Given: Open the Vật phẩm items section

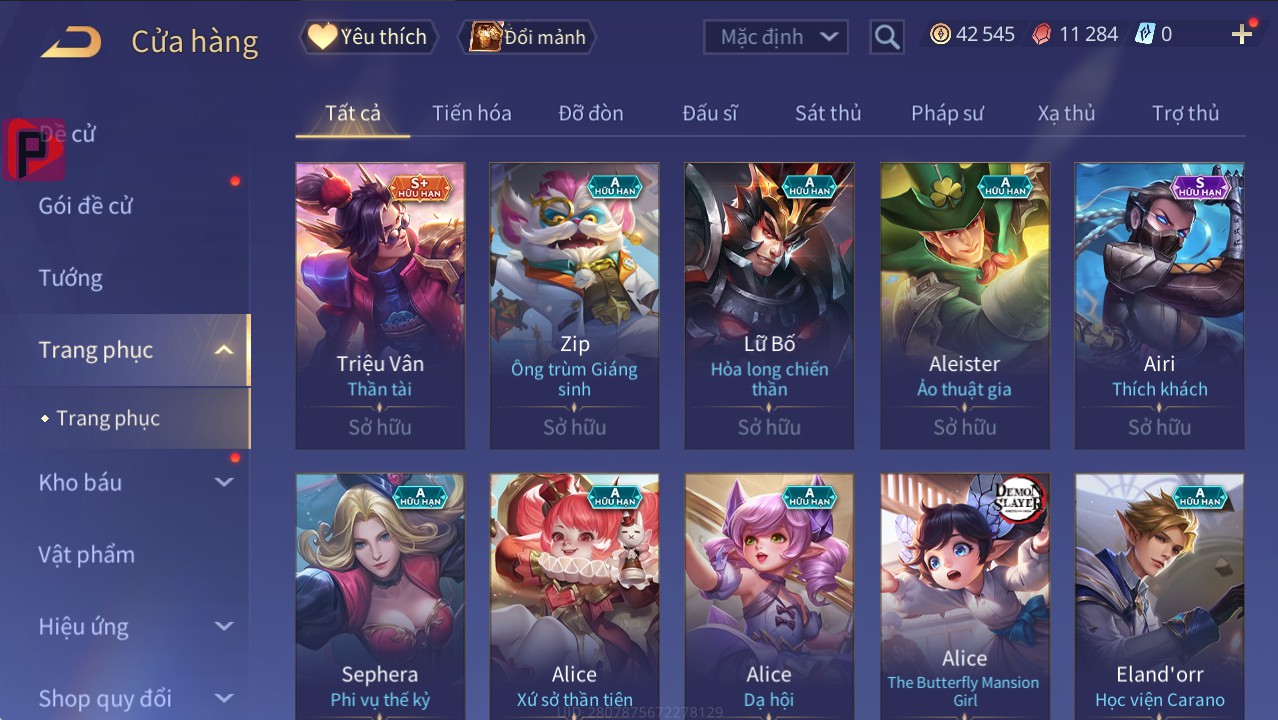Looking at the screenshot, I should click(x=87, y=554).
